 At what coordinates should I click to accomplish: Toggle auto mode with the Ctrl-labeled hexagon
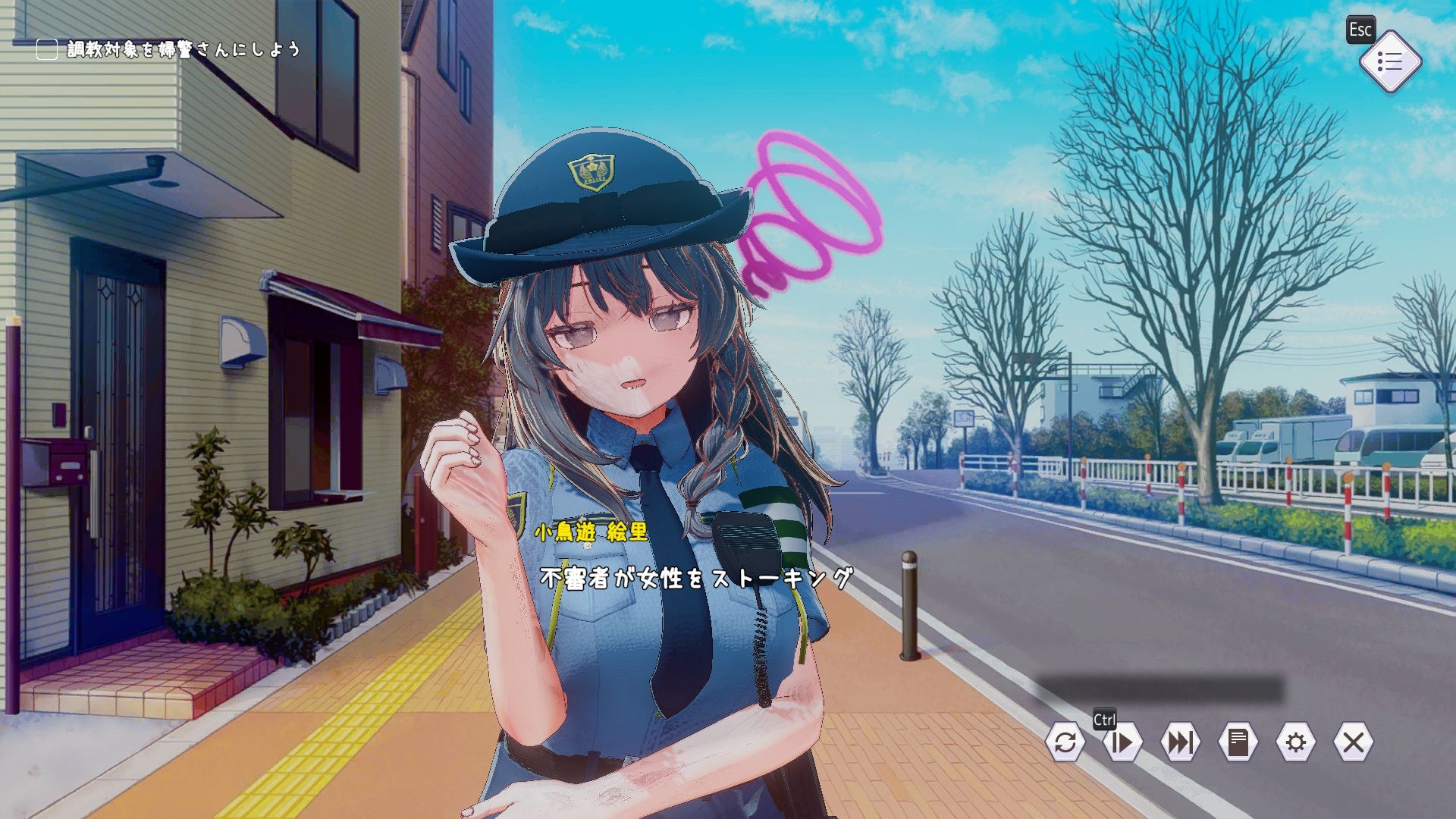coord(1123,745)
